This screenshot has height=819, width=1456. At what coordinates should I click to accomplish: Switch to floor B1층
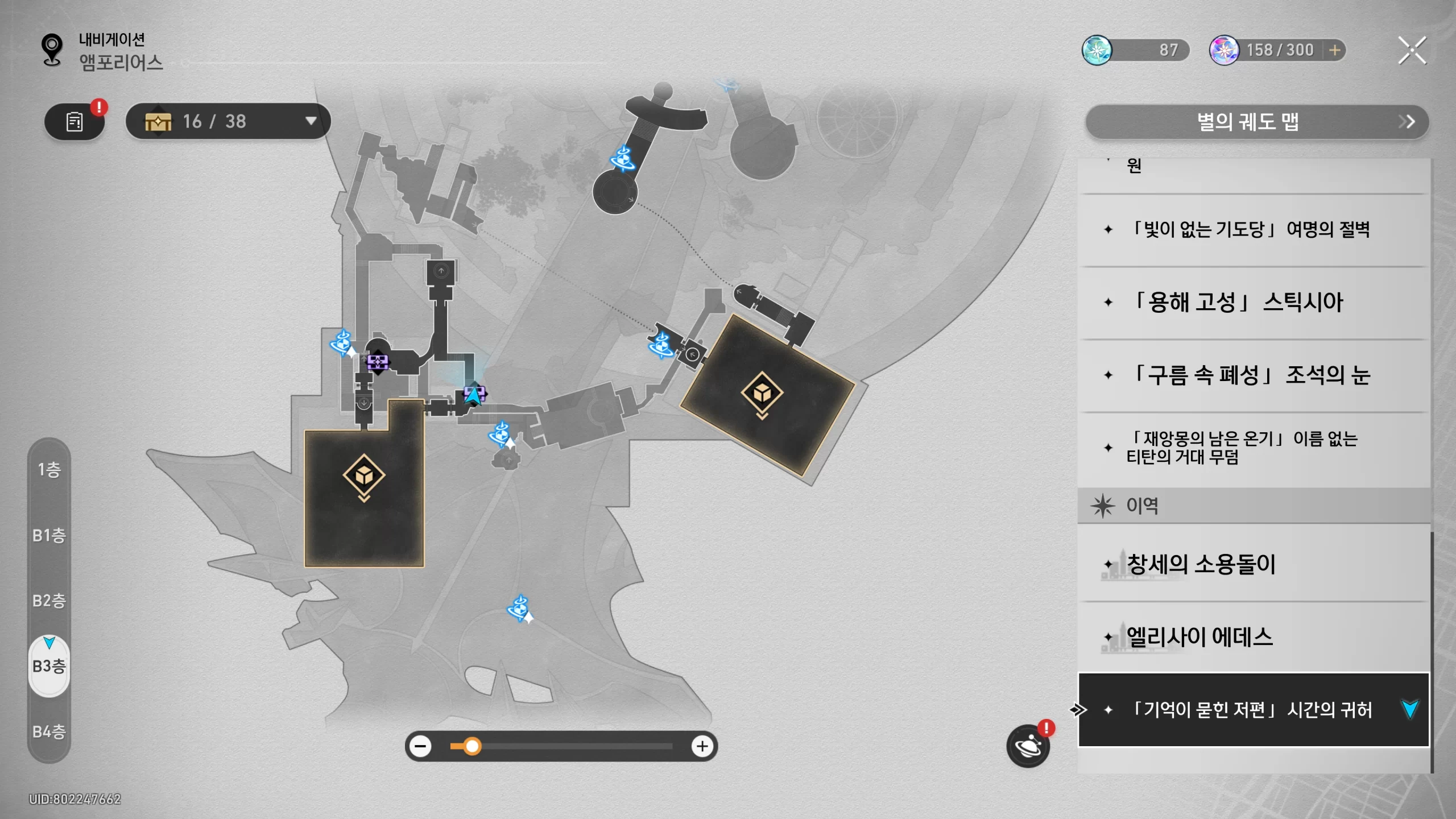click(x=49, y=535)
